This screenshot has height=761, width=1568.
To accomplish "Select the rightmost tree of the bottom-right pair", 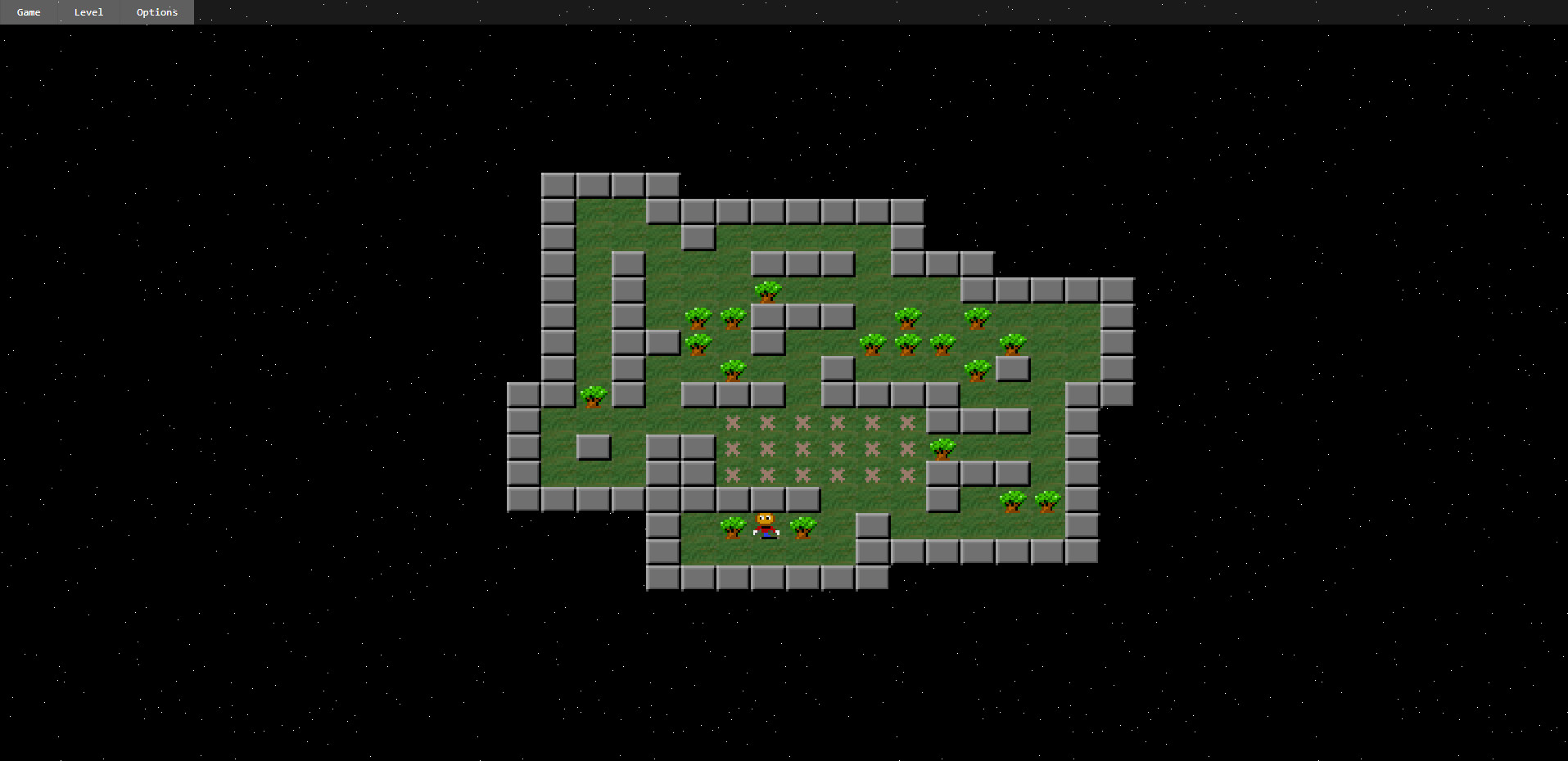I will (x=1049, y=501).
